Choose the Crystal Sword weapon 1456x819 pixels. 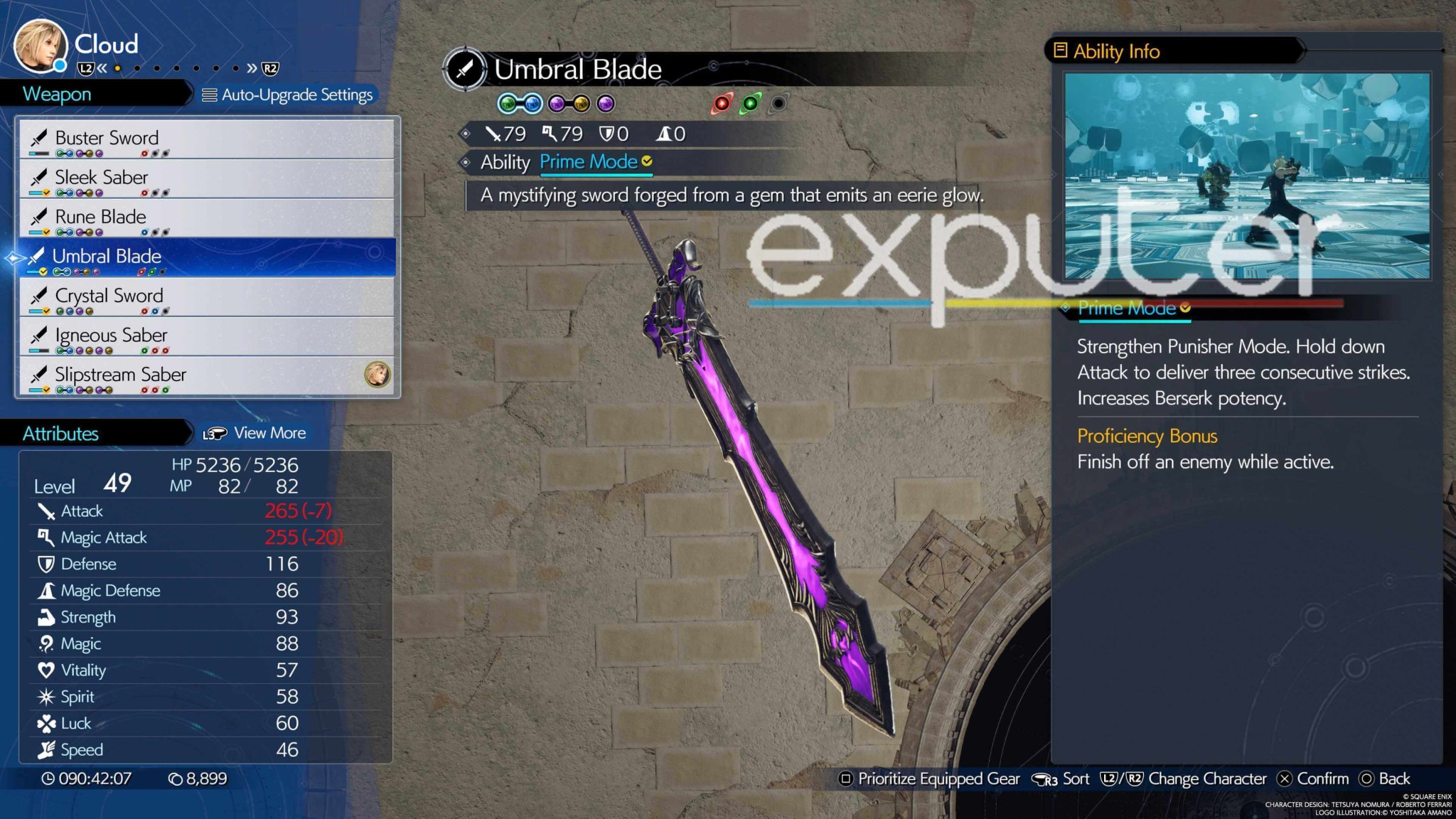coord(206,296)
